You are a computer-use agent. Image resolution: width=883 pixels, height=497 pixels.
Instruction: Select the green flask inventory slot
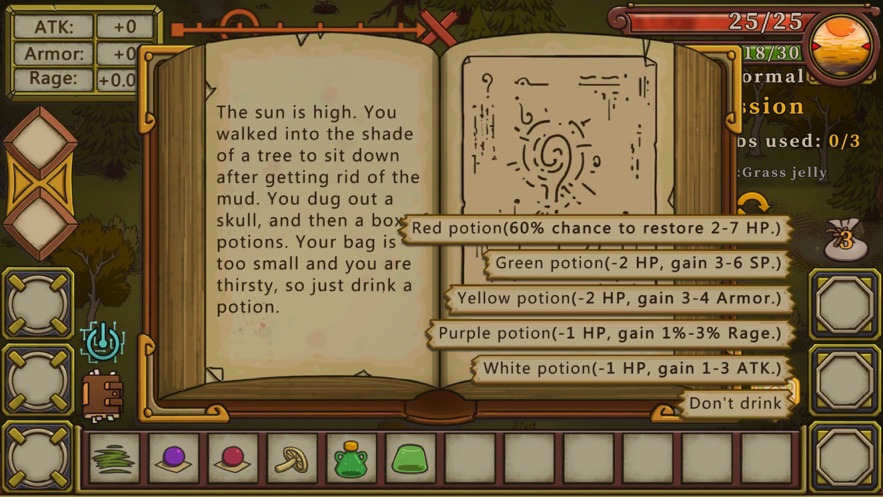(351, 459)
